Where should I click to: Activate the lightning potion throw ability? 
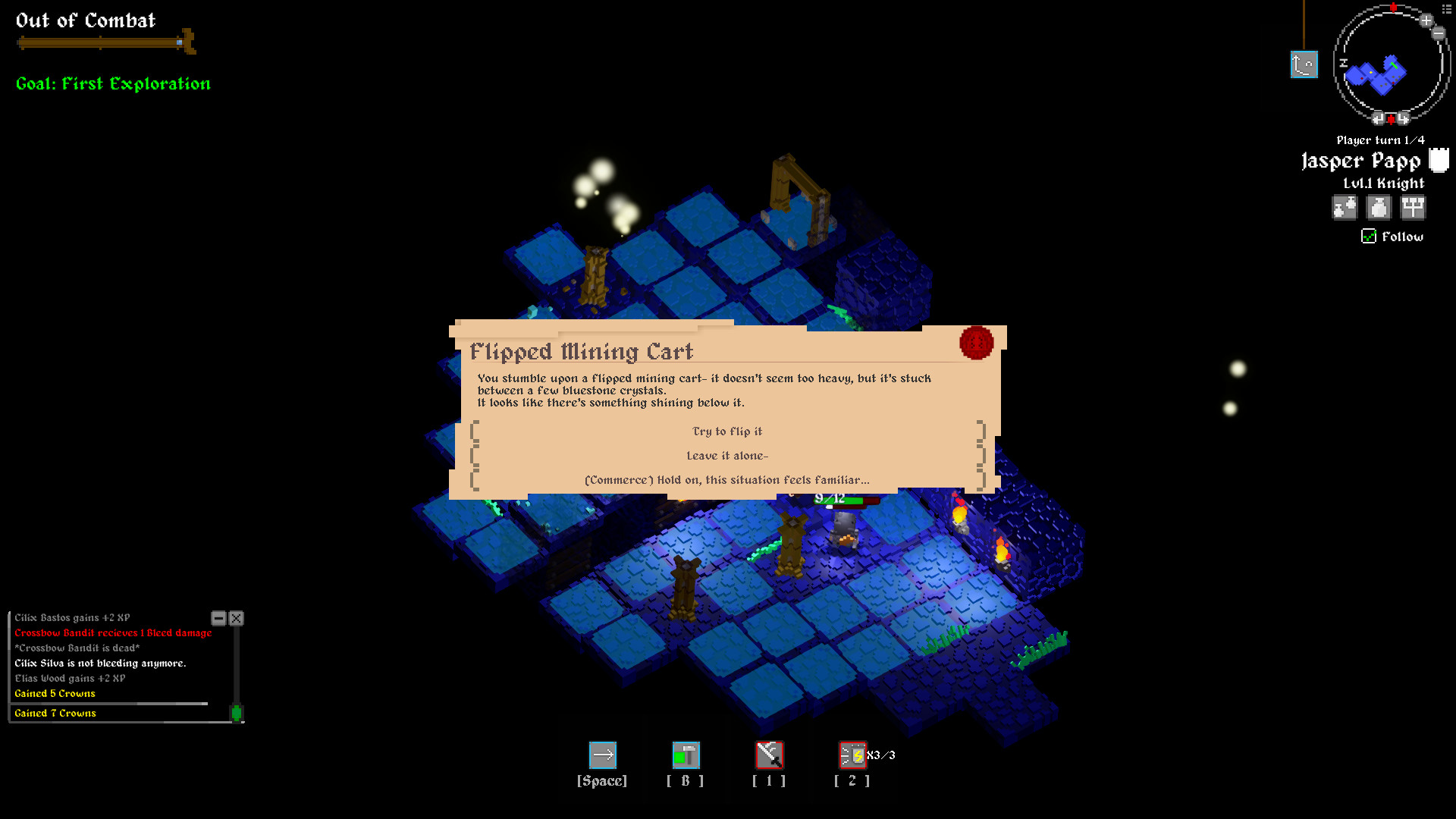pyautogui.click(x=852, y=755)
